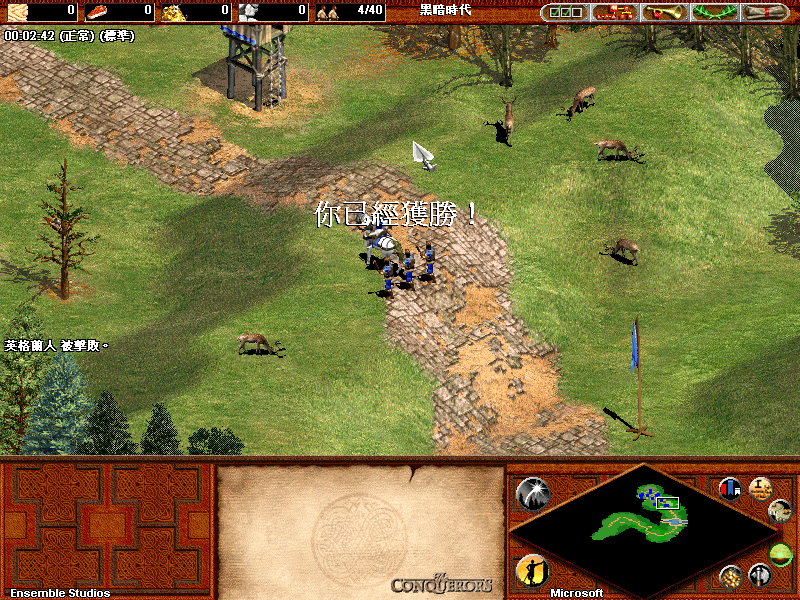800x600 pixels.
Task: Open the objectives checklist button
Action: [x=565, y=12]
